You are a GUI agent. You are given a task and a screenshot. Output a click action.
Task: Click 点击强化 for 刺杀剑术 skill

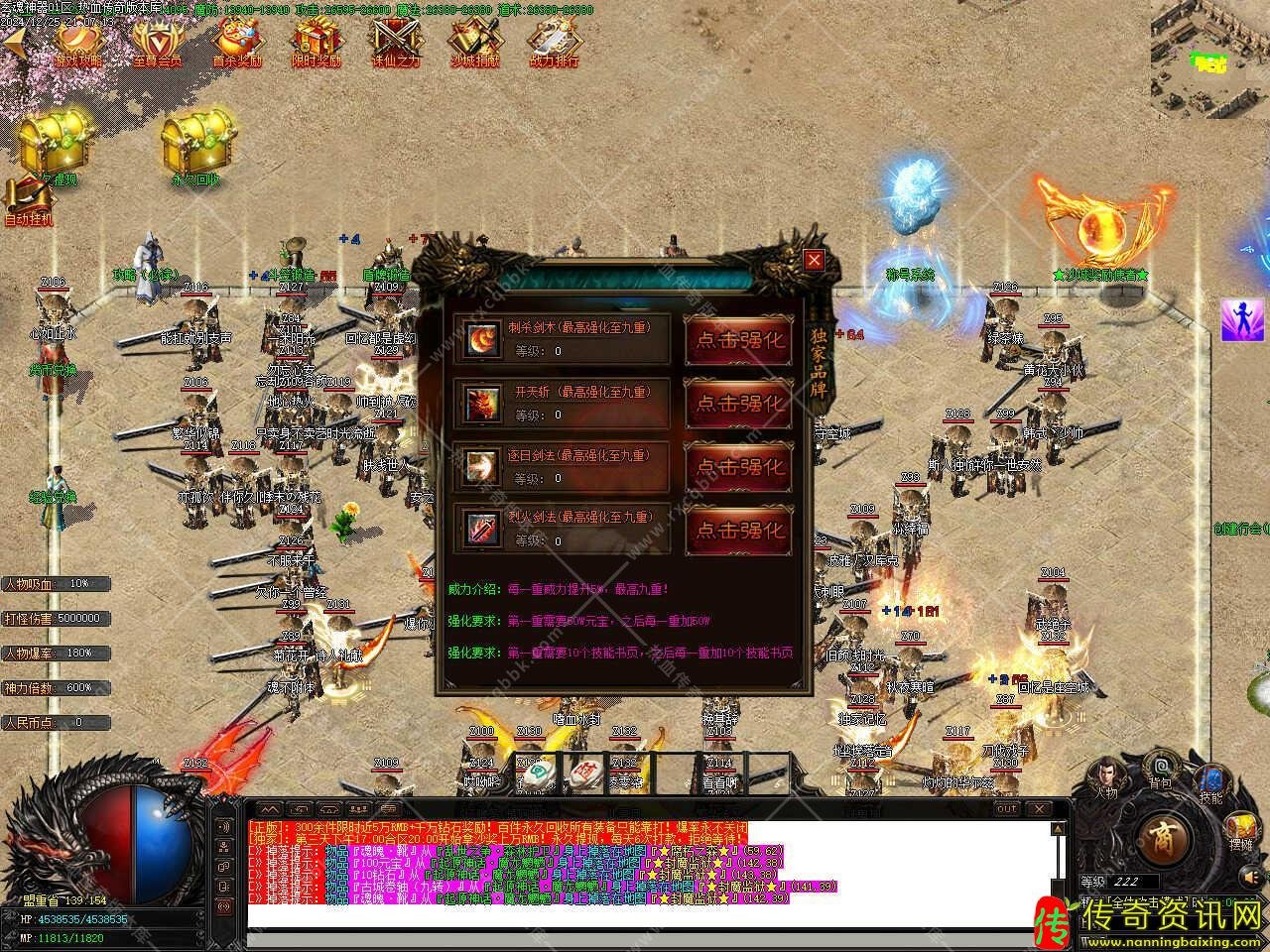tap(739, 339)
